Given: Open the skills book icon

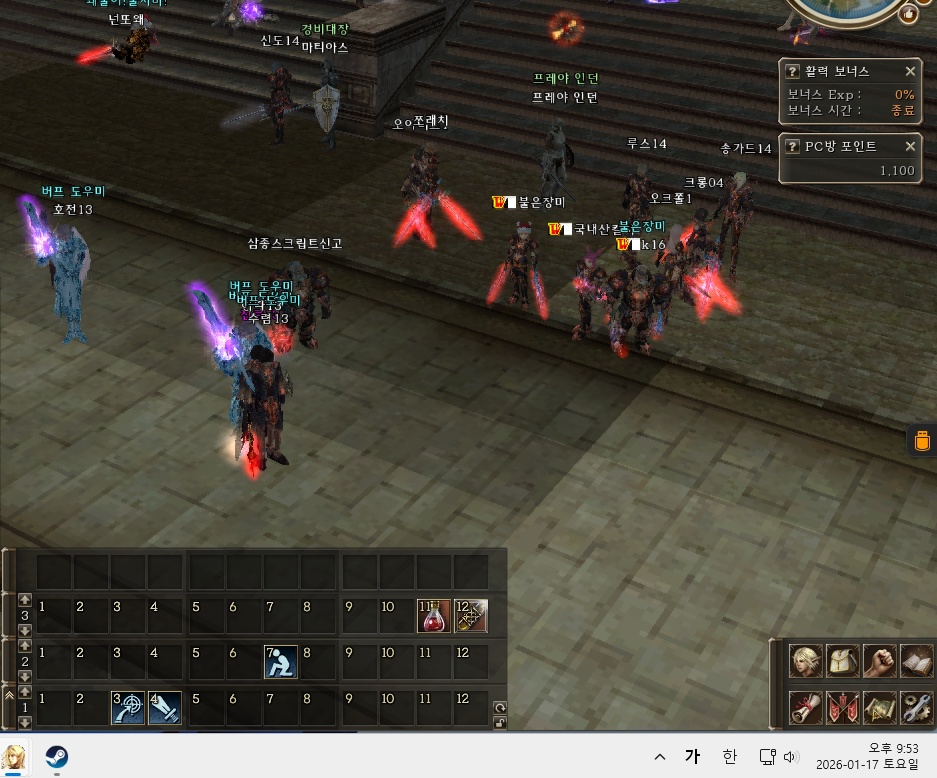Looking at the screenshot, I should click(916, 661).
